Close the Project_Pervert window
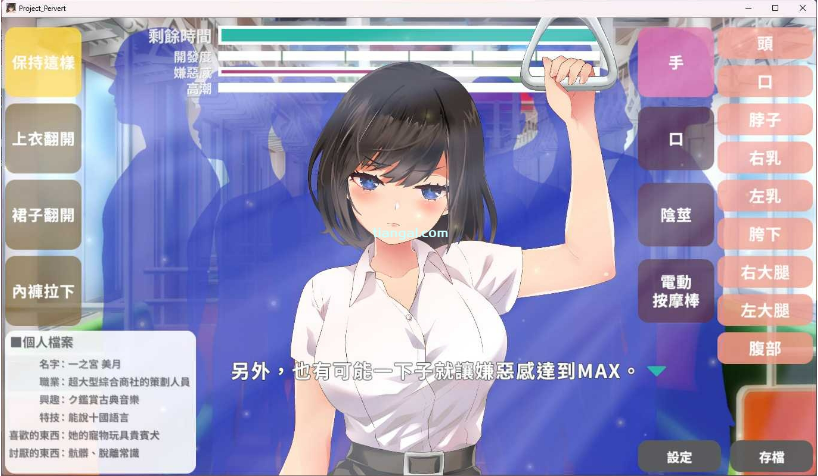The height and width of the screenshot is (476, 818). (802, 7)
